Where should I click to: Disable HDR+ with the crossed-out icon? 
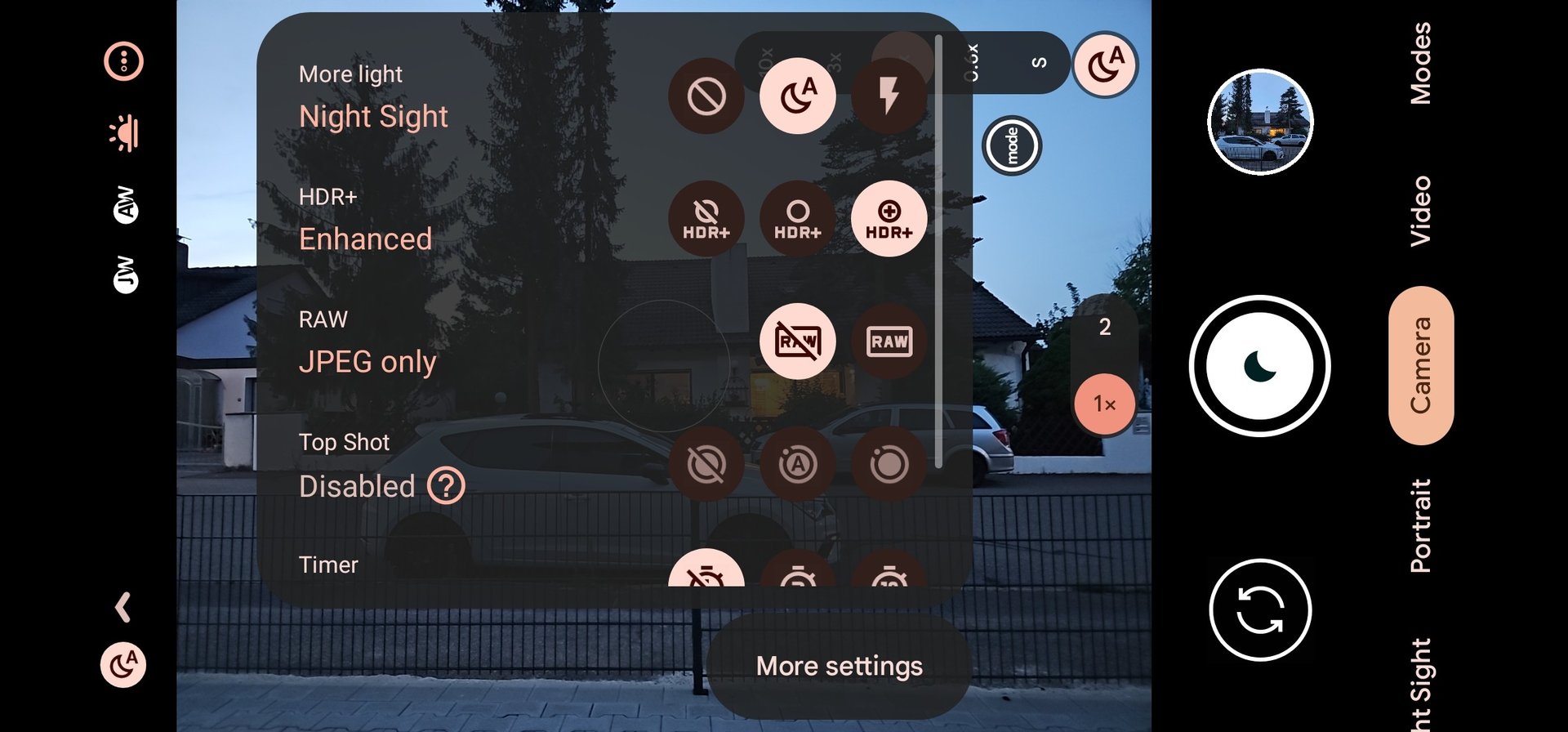pyautogui.click(x=706, y=219)
